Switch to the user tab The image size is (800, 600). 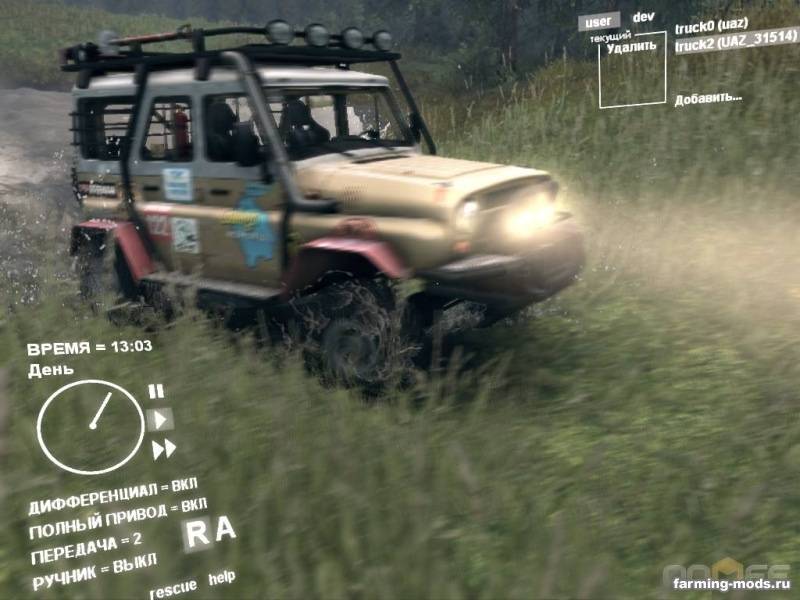(598, 21)
